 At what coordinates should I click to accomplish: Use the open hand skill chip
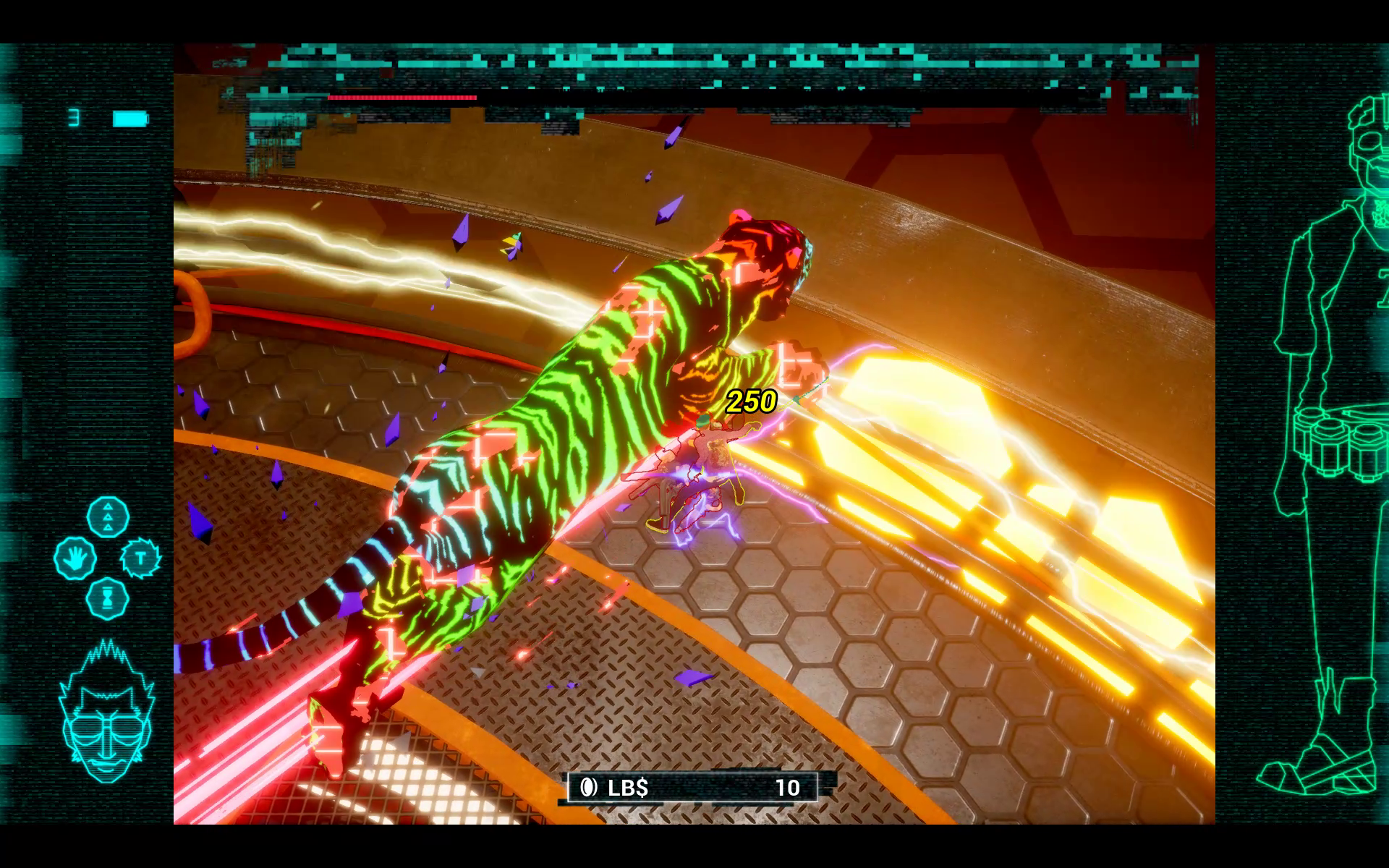point(75,558)
